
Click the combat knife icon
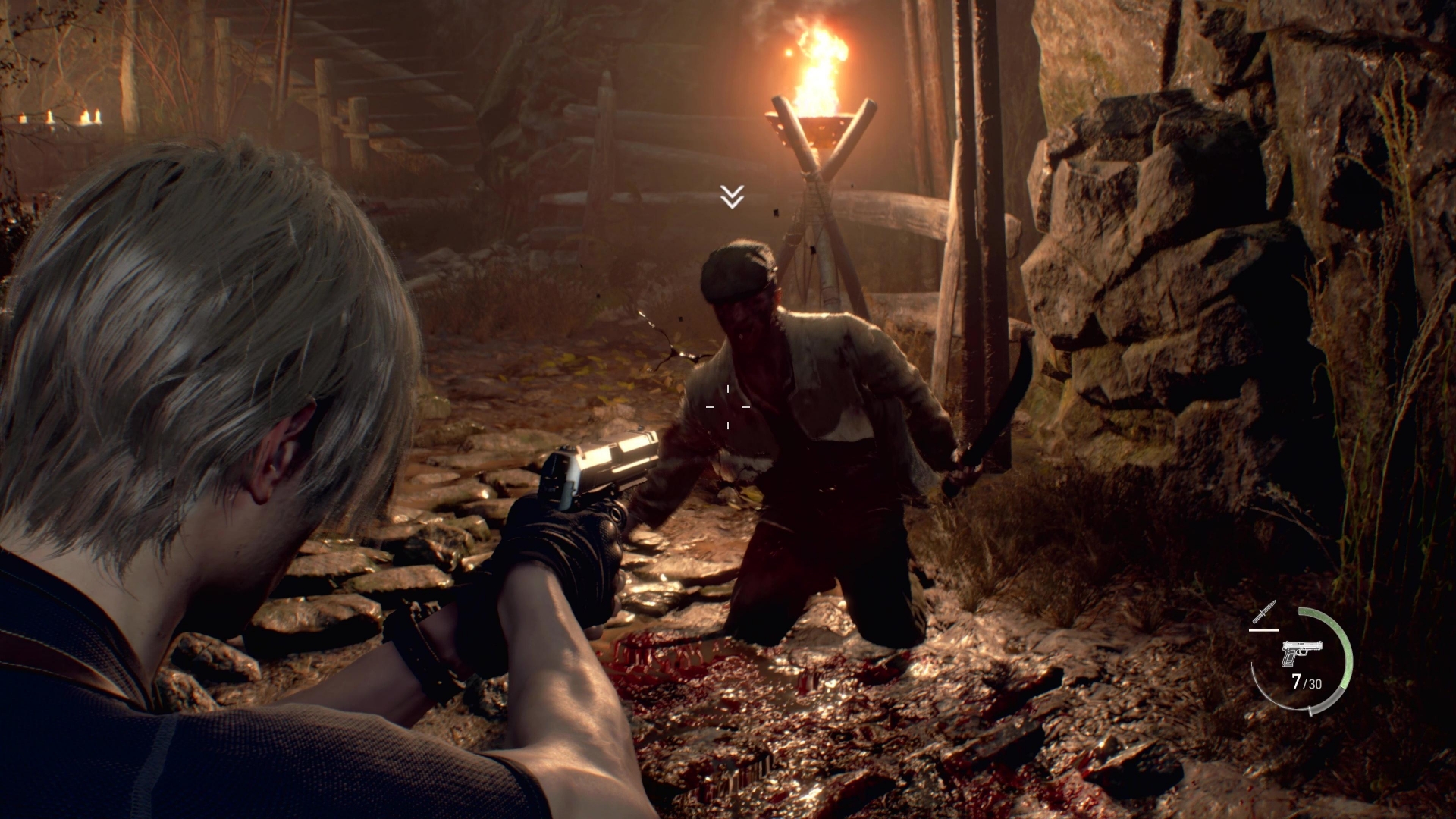pyautogui.click(x=1264, y=611)
